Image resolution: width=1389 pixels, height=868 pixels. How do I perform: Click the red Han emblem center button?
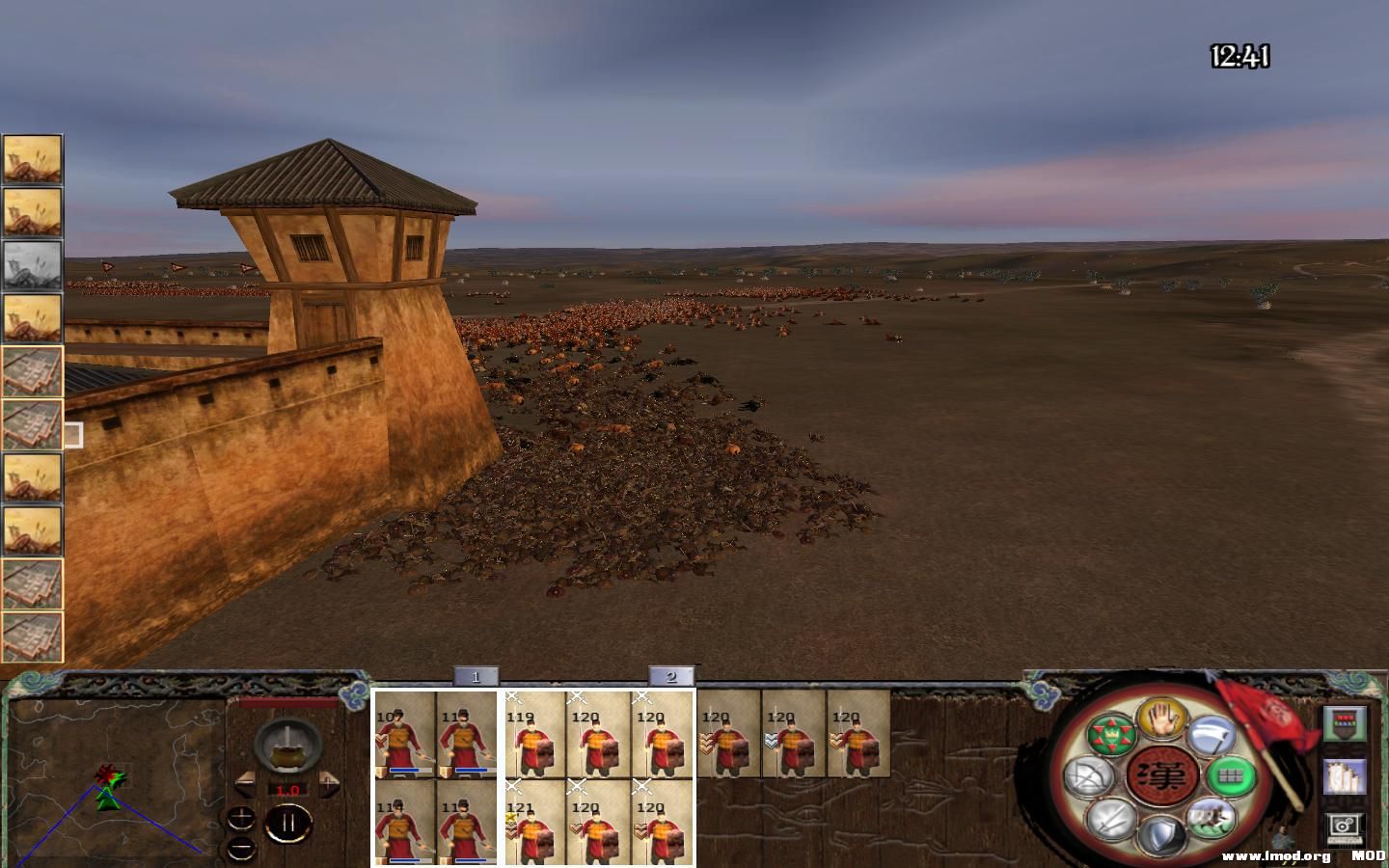coord(1161,775)
